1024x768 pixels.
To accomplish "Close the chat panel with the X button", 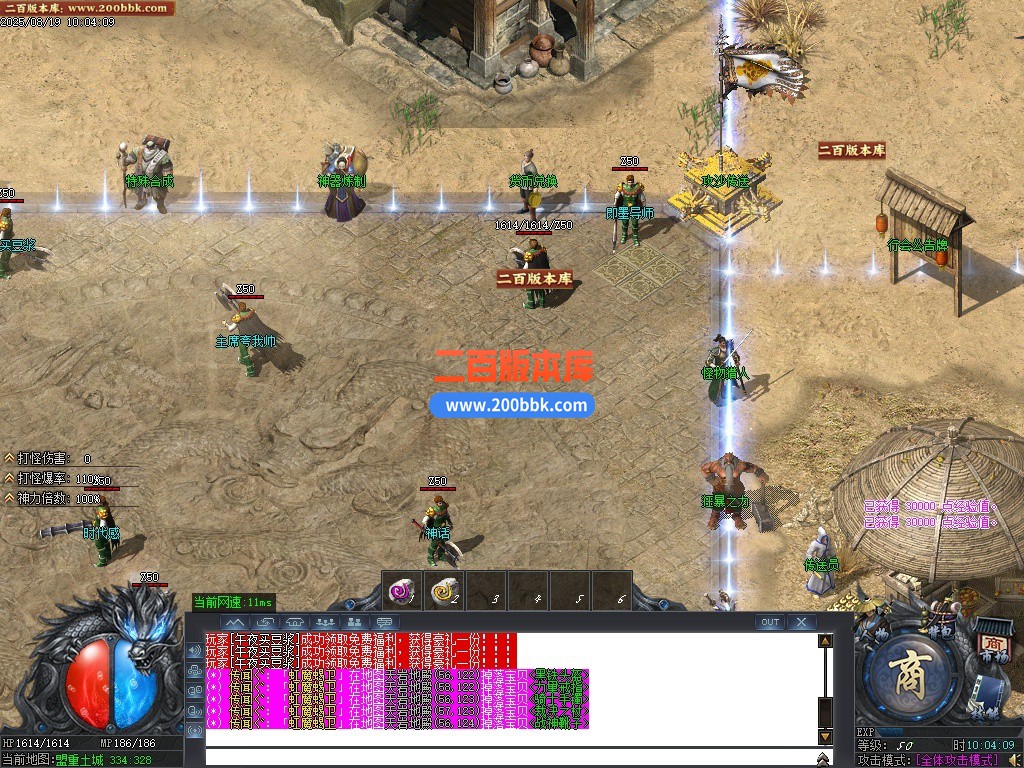I will (801, 622).
